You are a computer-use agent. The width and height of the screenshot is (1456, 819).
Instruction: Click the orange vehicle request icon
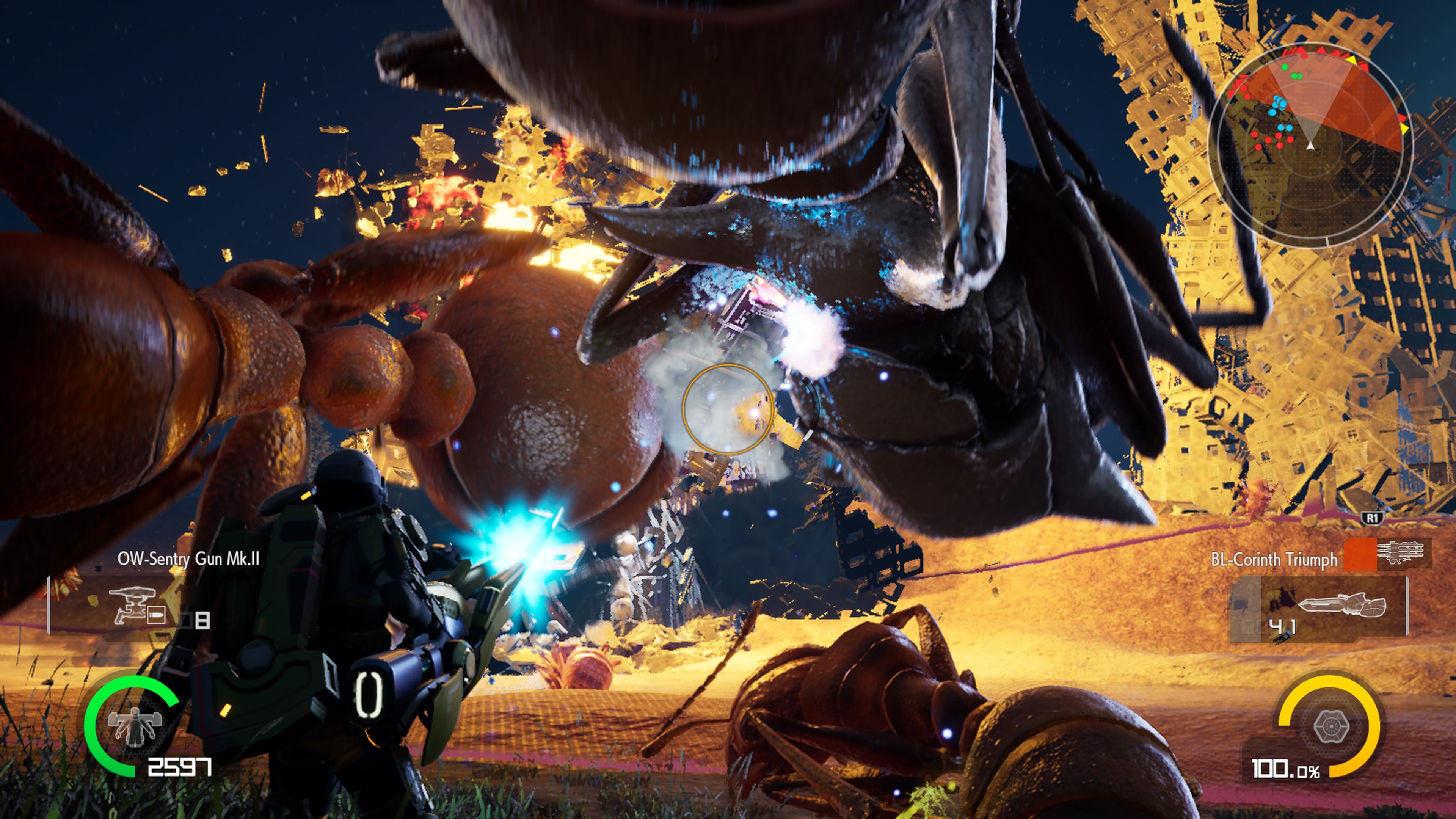1360,554
